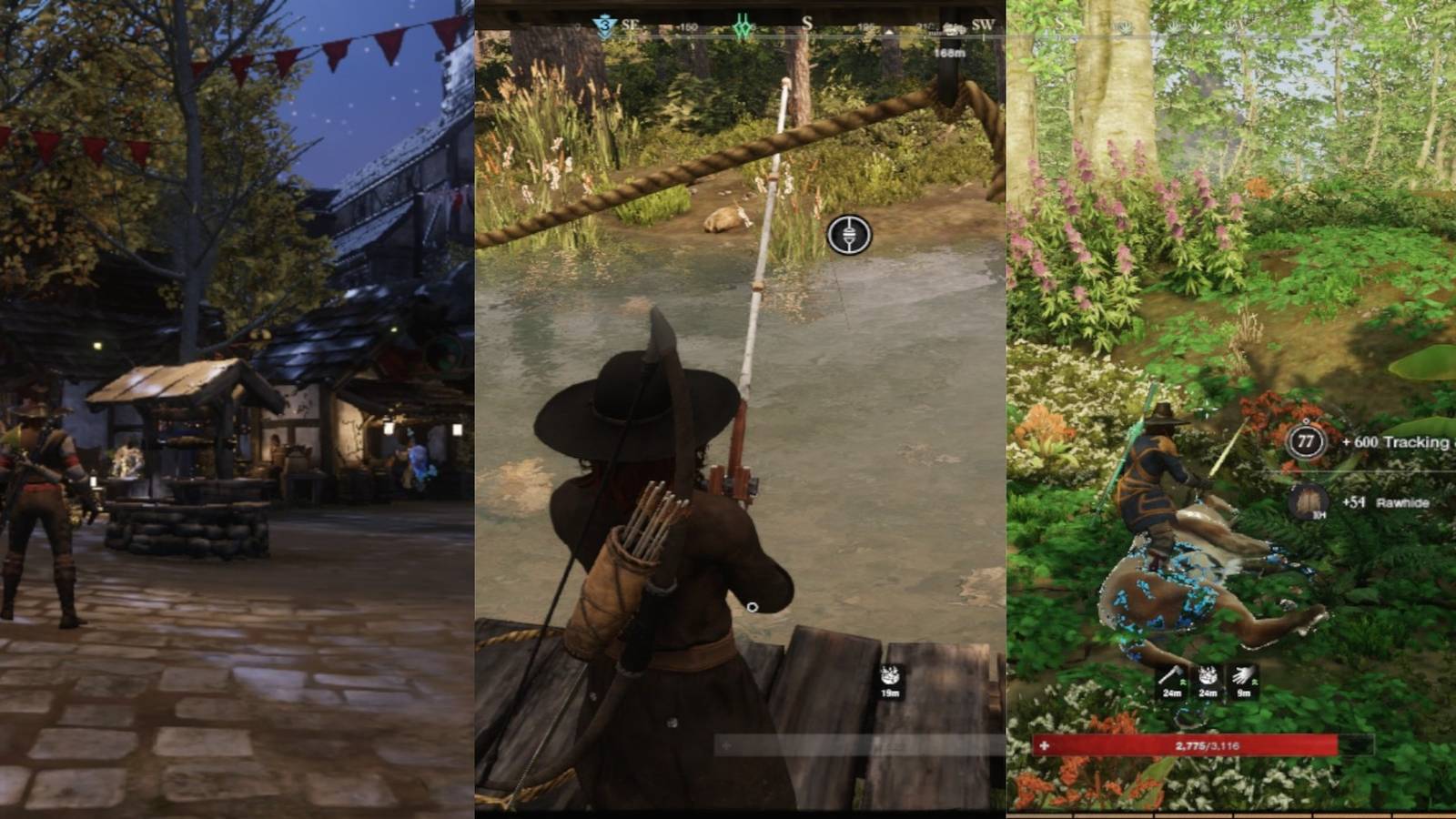Click the animal paw icon at 24m
1456x819 pixels.
pyautogui.click(x=1208, y=675)
